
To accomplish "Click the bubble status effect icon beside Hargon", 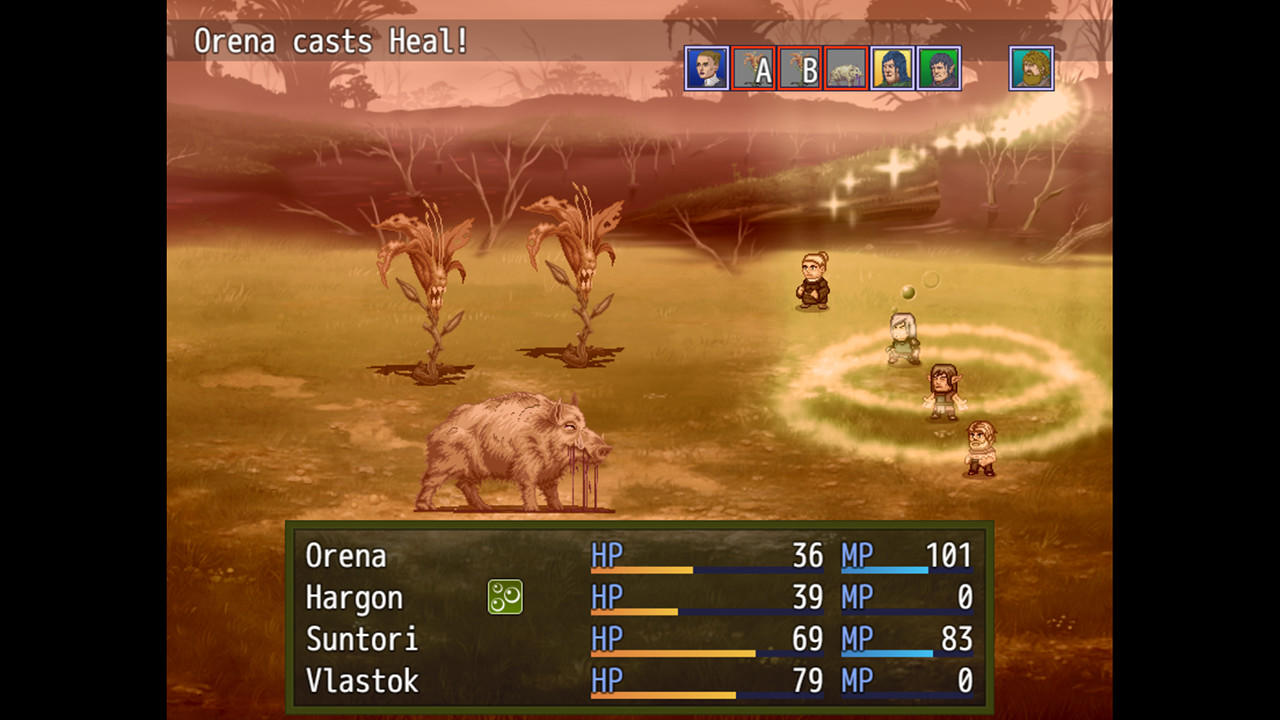I will point(504,596).
